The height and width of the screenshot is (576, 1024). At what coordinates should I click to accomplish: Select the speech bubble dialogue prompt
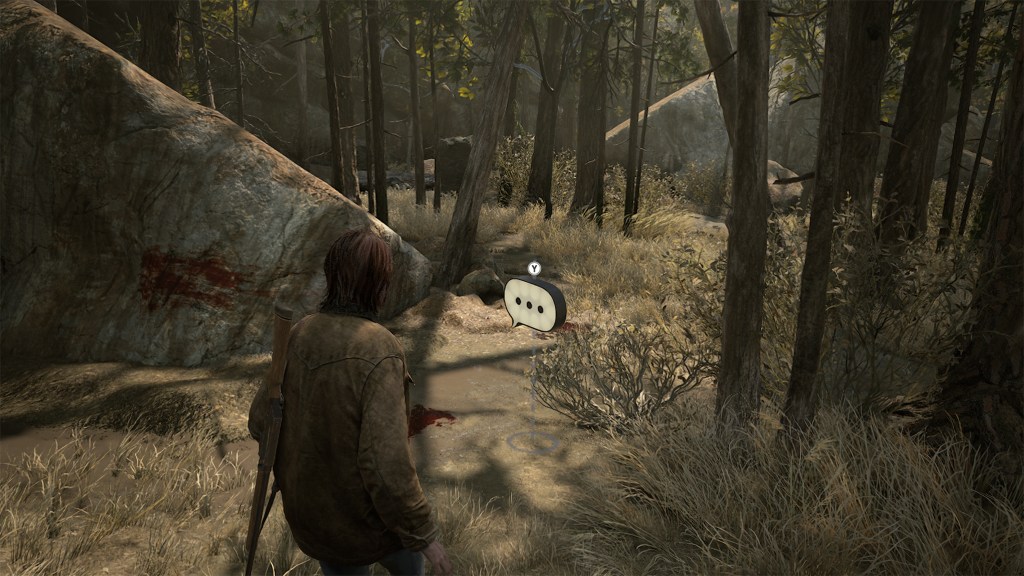coord(534,303)
